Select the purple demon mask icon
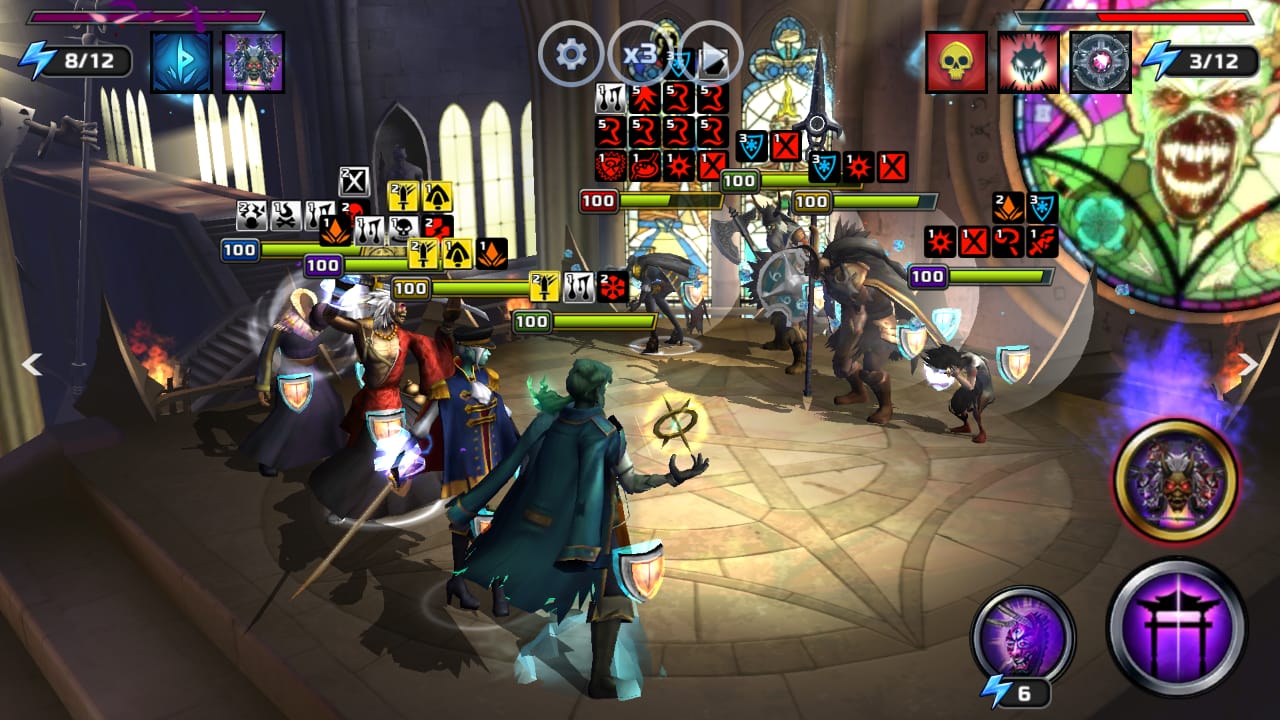 click(253, 62)
